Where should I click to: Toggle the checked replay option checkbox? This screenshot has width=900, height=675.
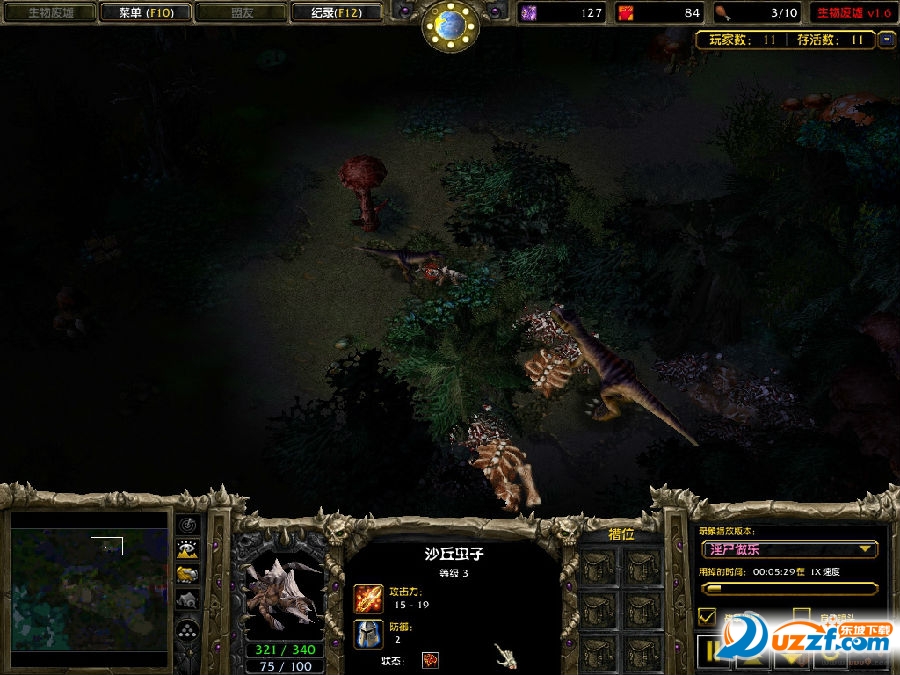[707, 616]
